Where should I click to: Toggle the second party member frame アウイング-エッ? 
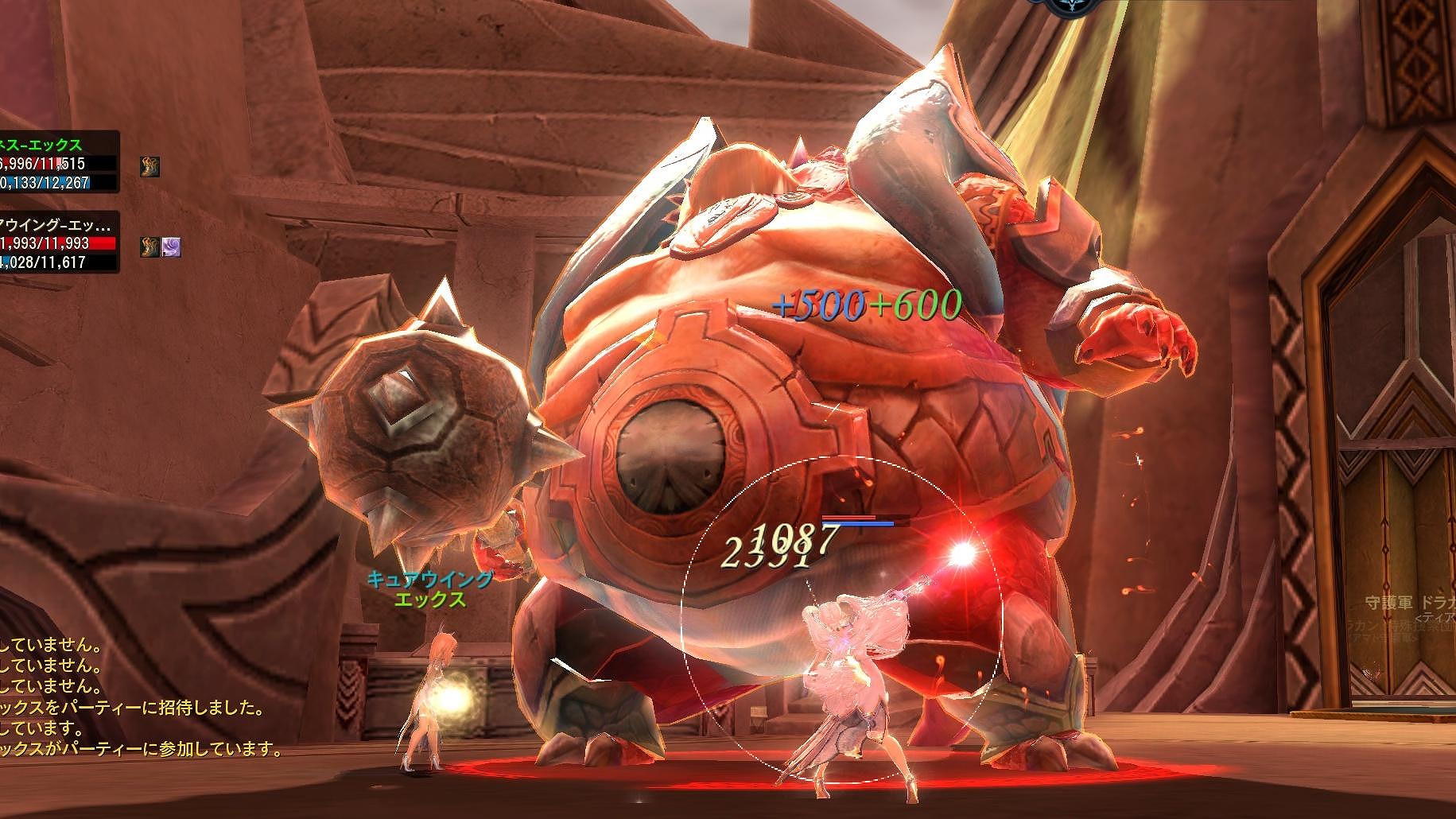click(48, 225)
